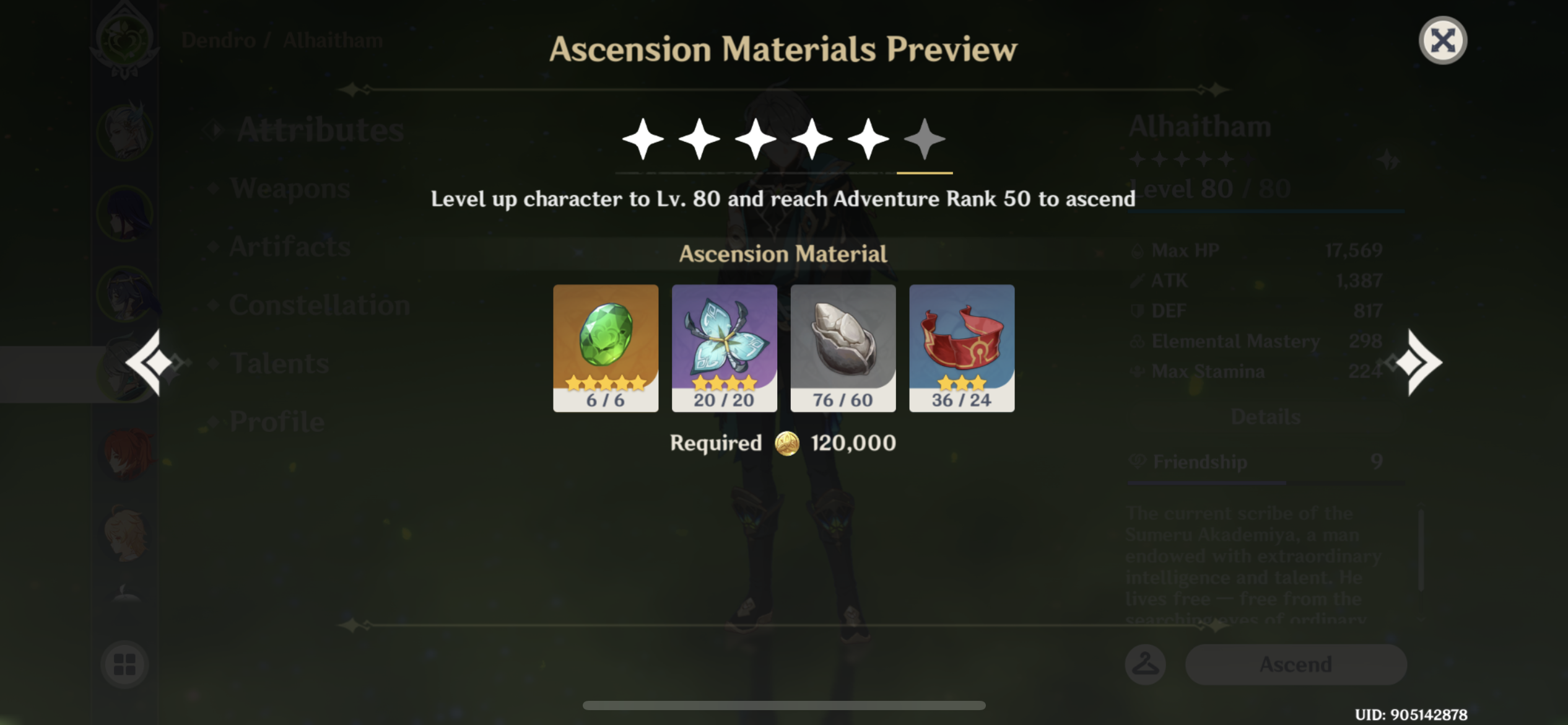Image resolution: width=1568 pixels, height=725 pixels.
Task: Select the butterfly wings material showing 20/20
Action: [724, 347]
